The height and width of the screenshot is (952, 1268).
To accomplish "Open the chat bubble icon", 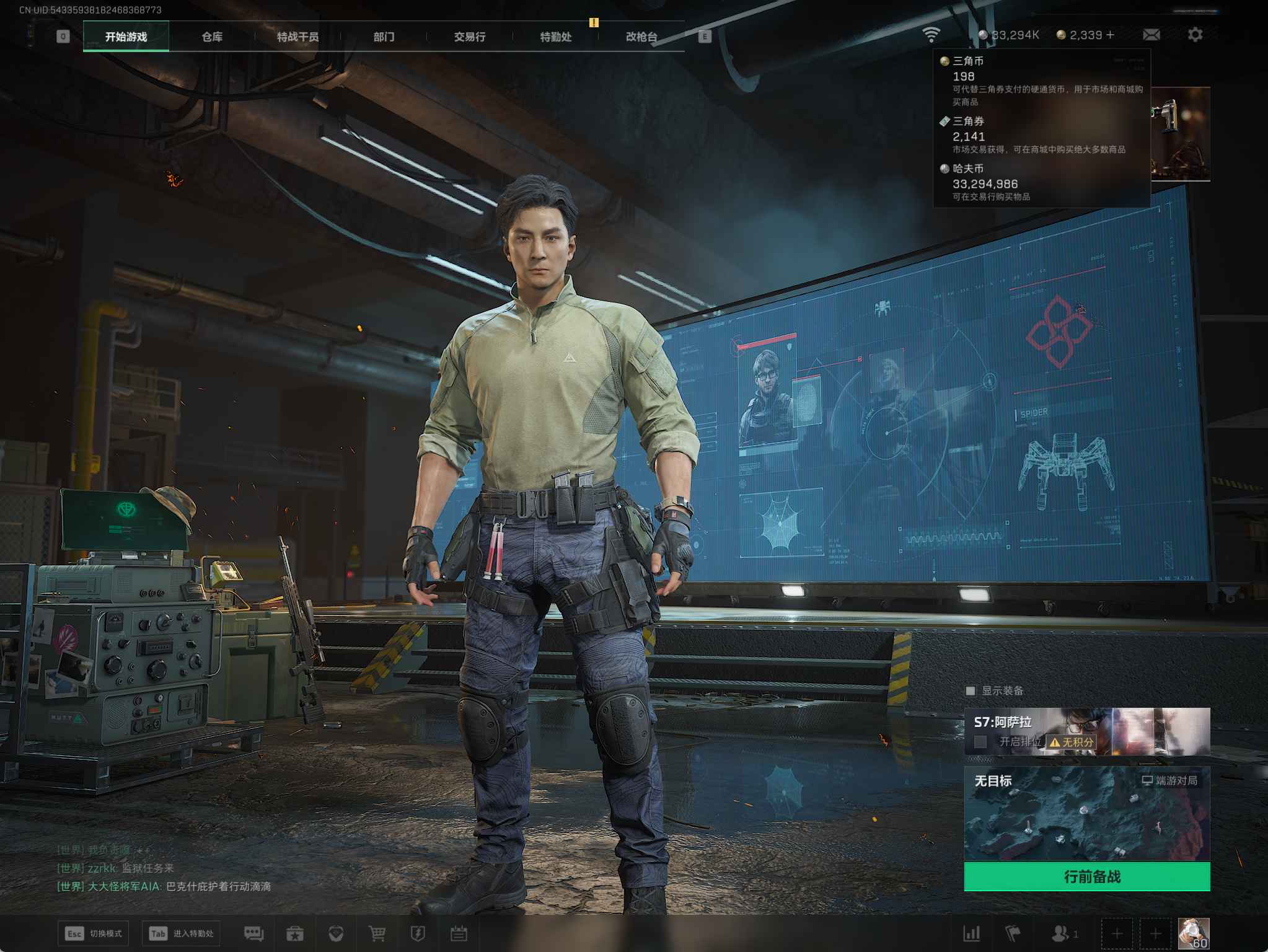I will coord(253,933).
